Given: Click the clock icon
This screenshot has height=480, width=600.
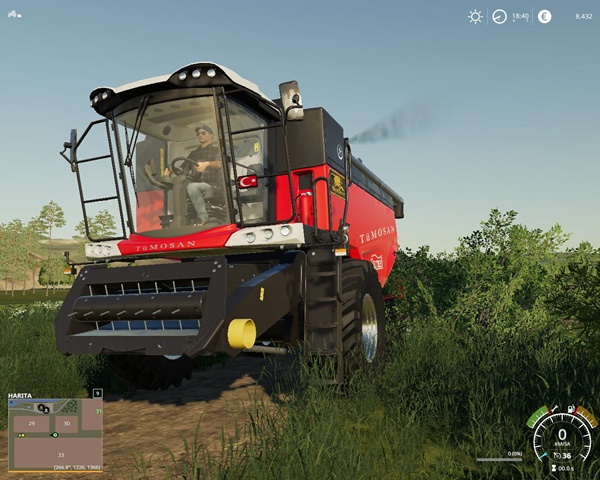Looking at the screenshot, I should point(499,17).
